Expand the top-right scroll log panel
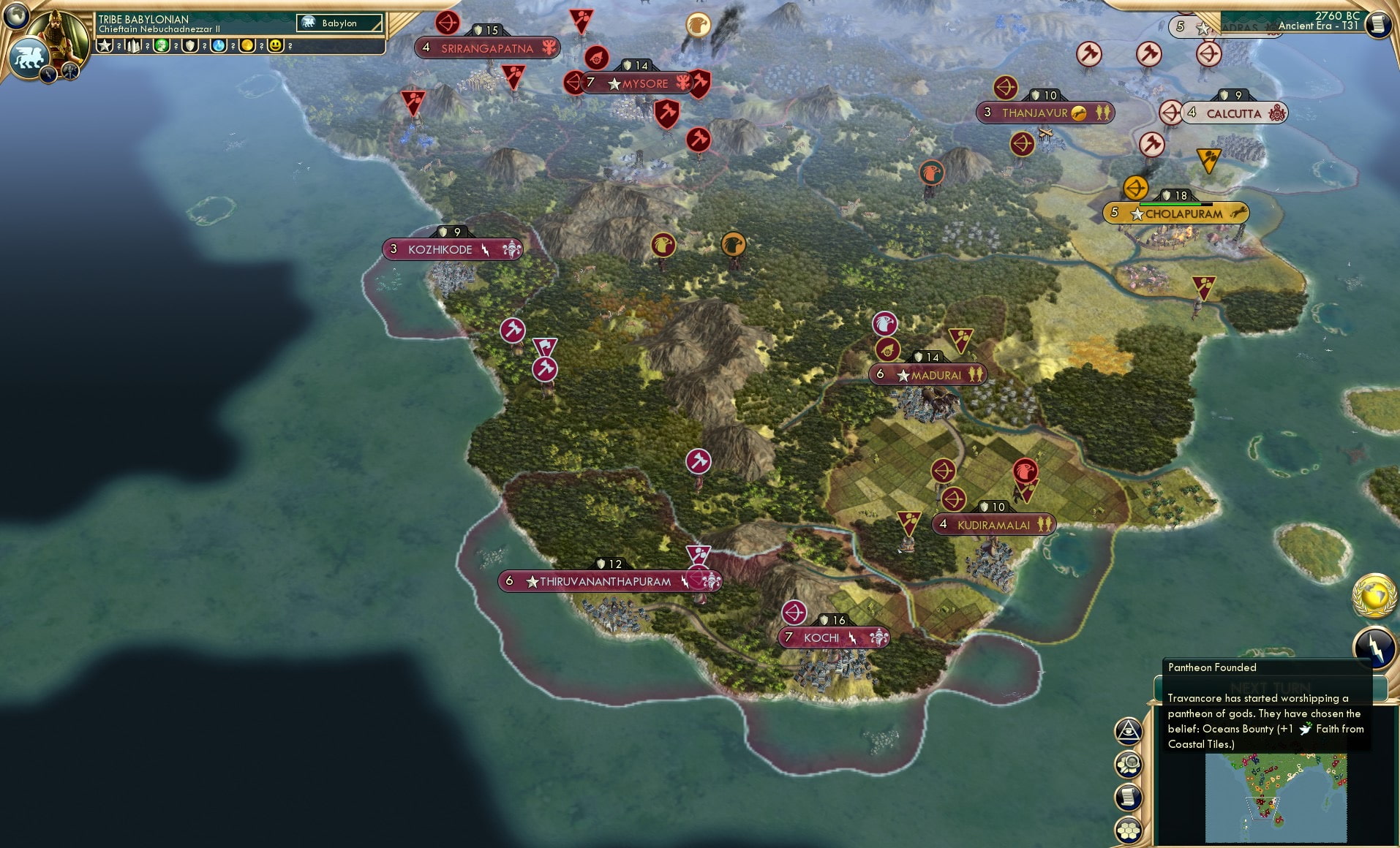This screenshot has width=1400, height=848. coord(1380,24)
